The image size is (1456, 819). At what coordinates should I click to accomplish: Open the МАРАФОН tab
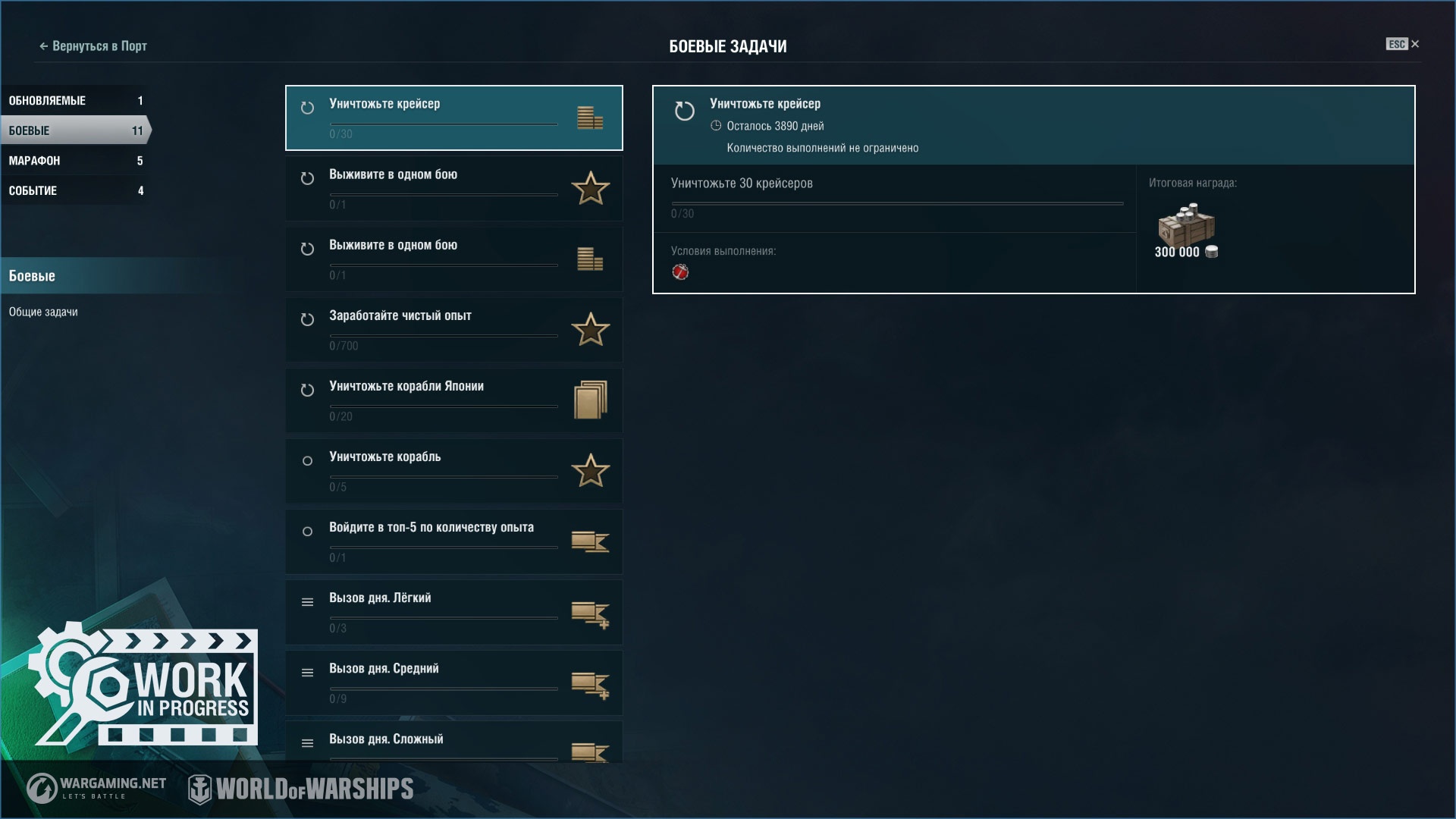74,161
